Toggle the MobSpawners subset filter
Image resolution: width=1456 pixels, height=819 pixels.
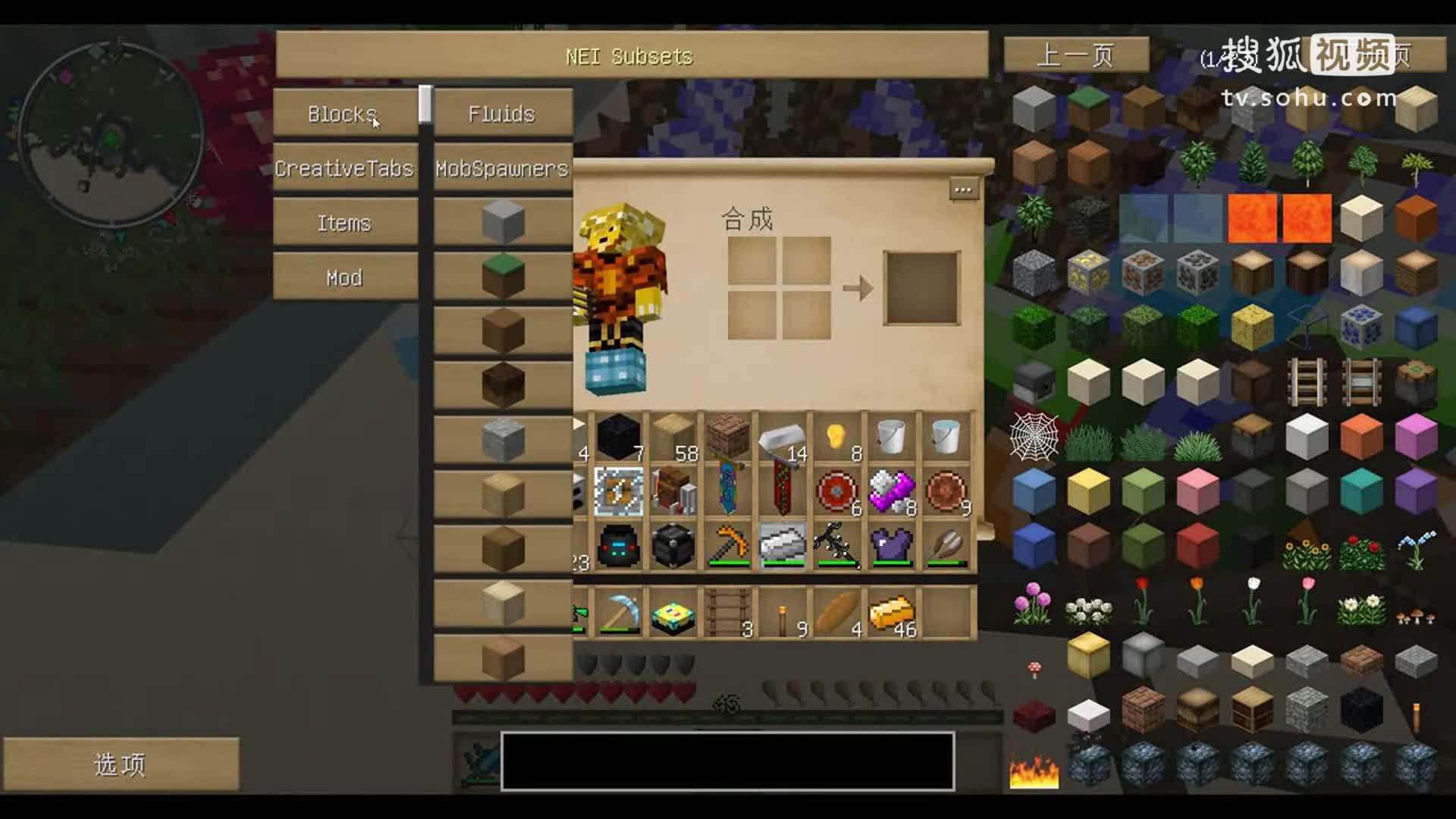pyautogui.click(x=500, y=169)
